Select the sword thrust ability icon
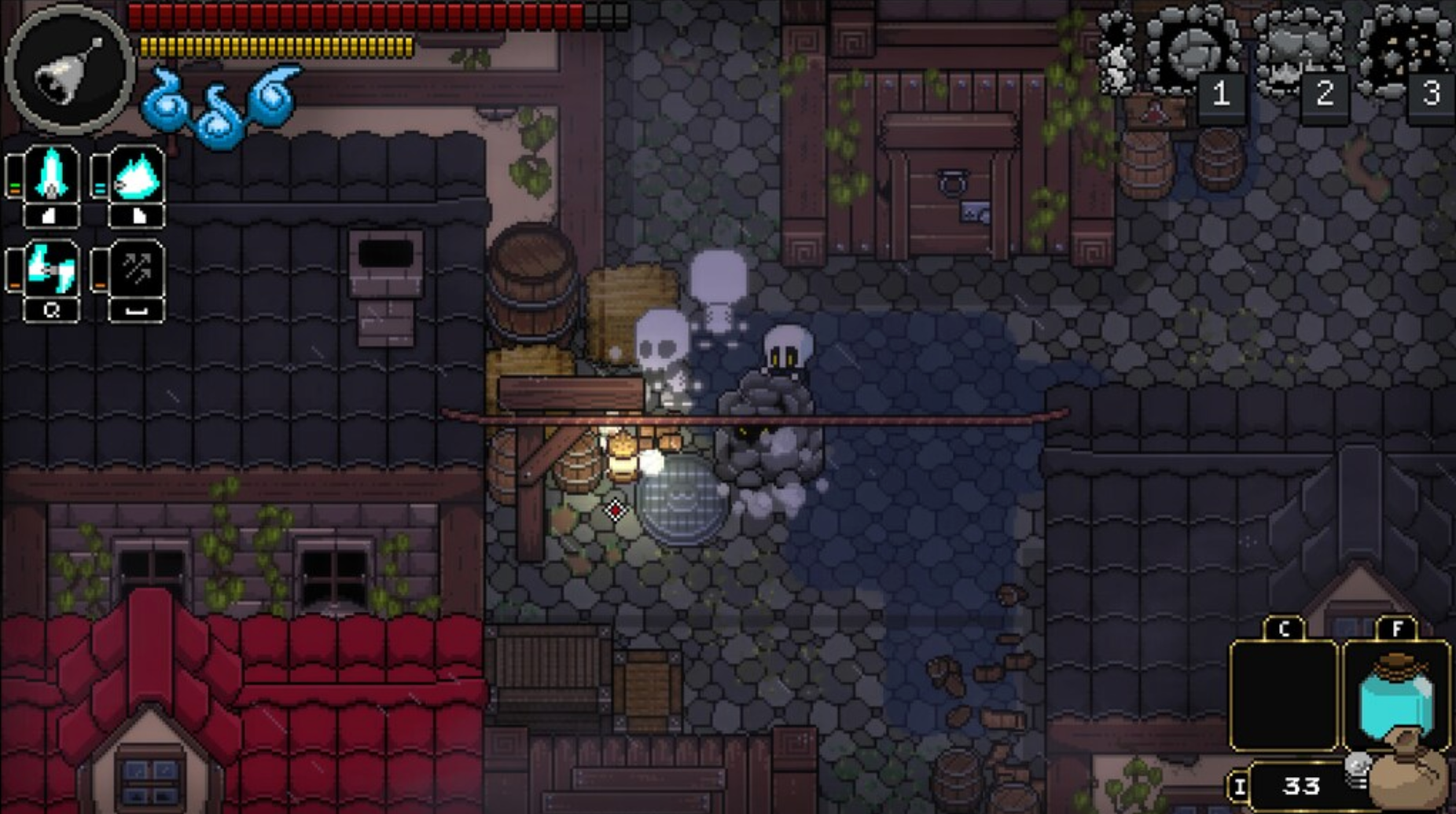The image size is (1456, 814). pyautogui.click(x=50, y=174)
